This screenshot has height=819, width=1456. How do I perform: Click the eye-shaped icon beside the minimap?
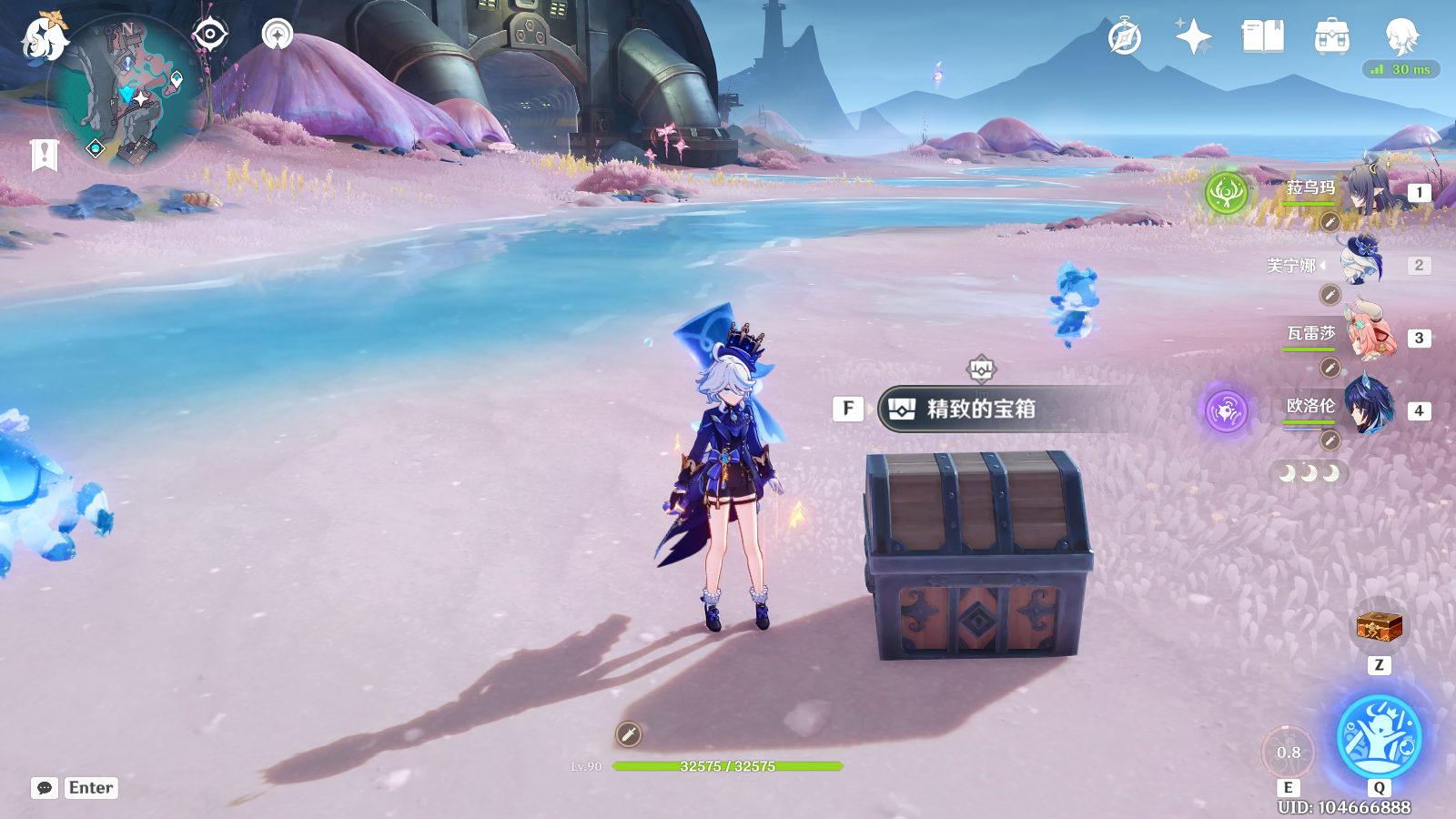209,35
